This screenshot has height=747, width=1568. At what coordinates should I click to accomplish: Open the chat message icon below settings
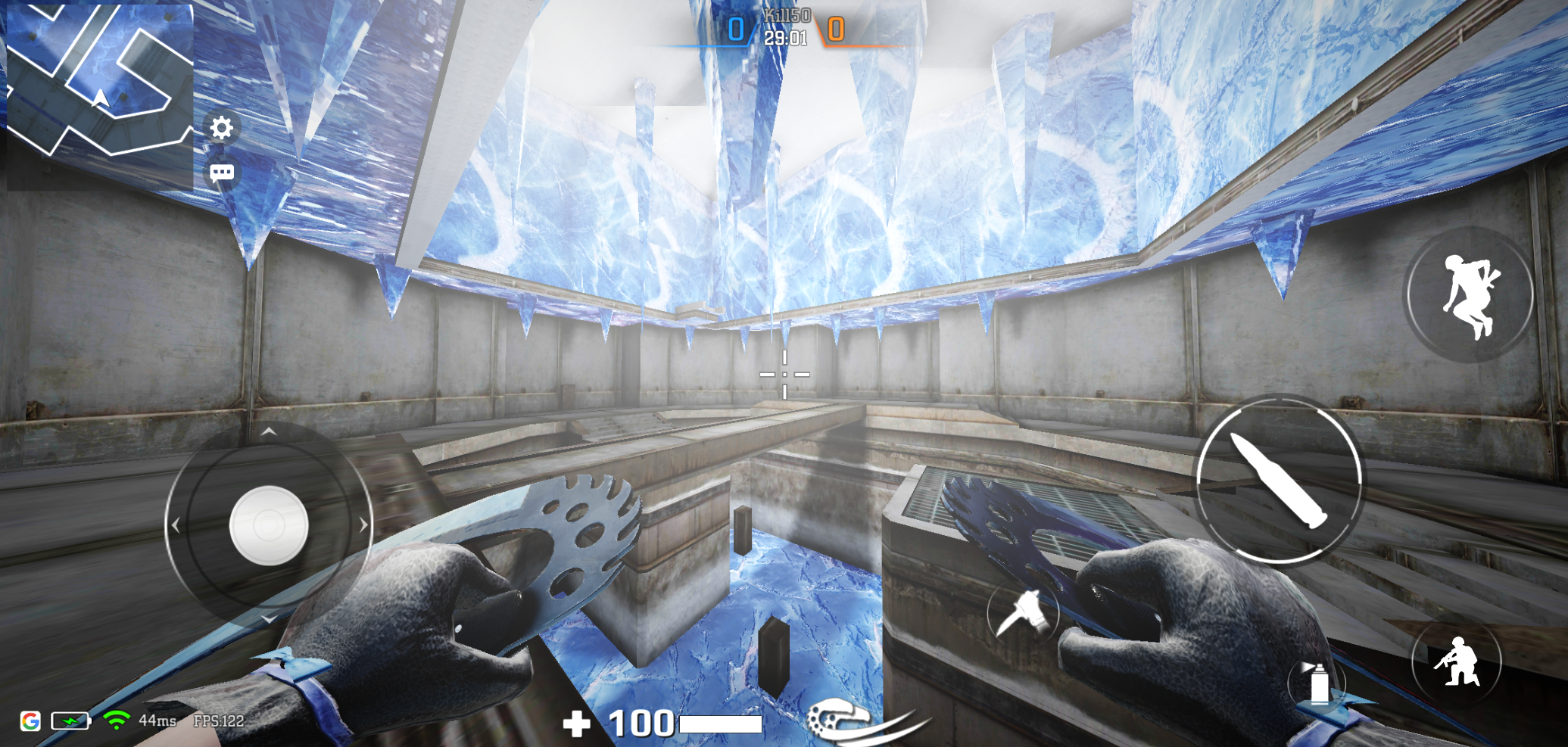220,173
